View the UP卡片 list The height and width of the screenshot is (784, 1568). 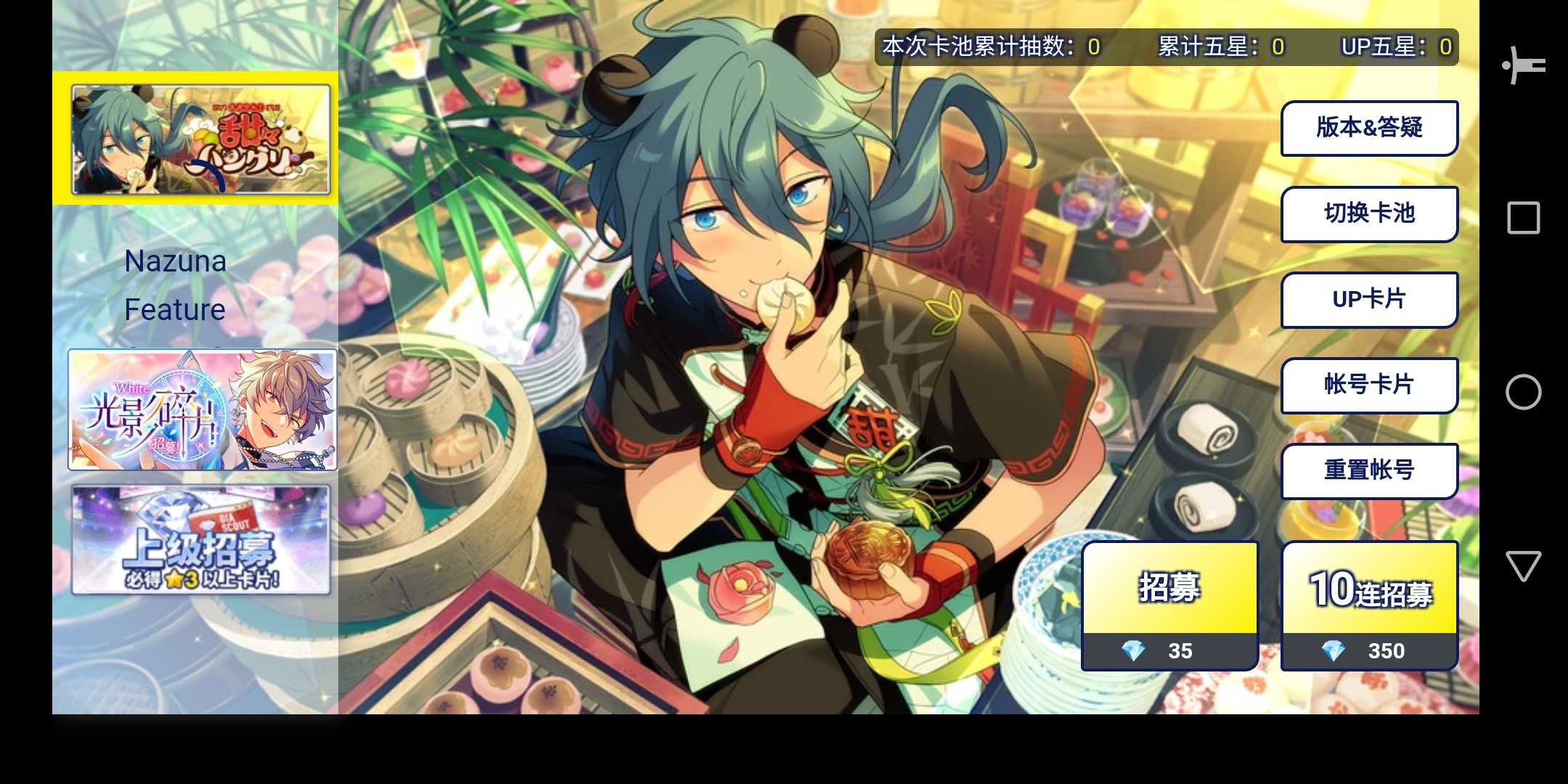pyautogui.click(x=1369, y=300)
